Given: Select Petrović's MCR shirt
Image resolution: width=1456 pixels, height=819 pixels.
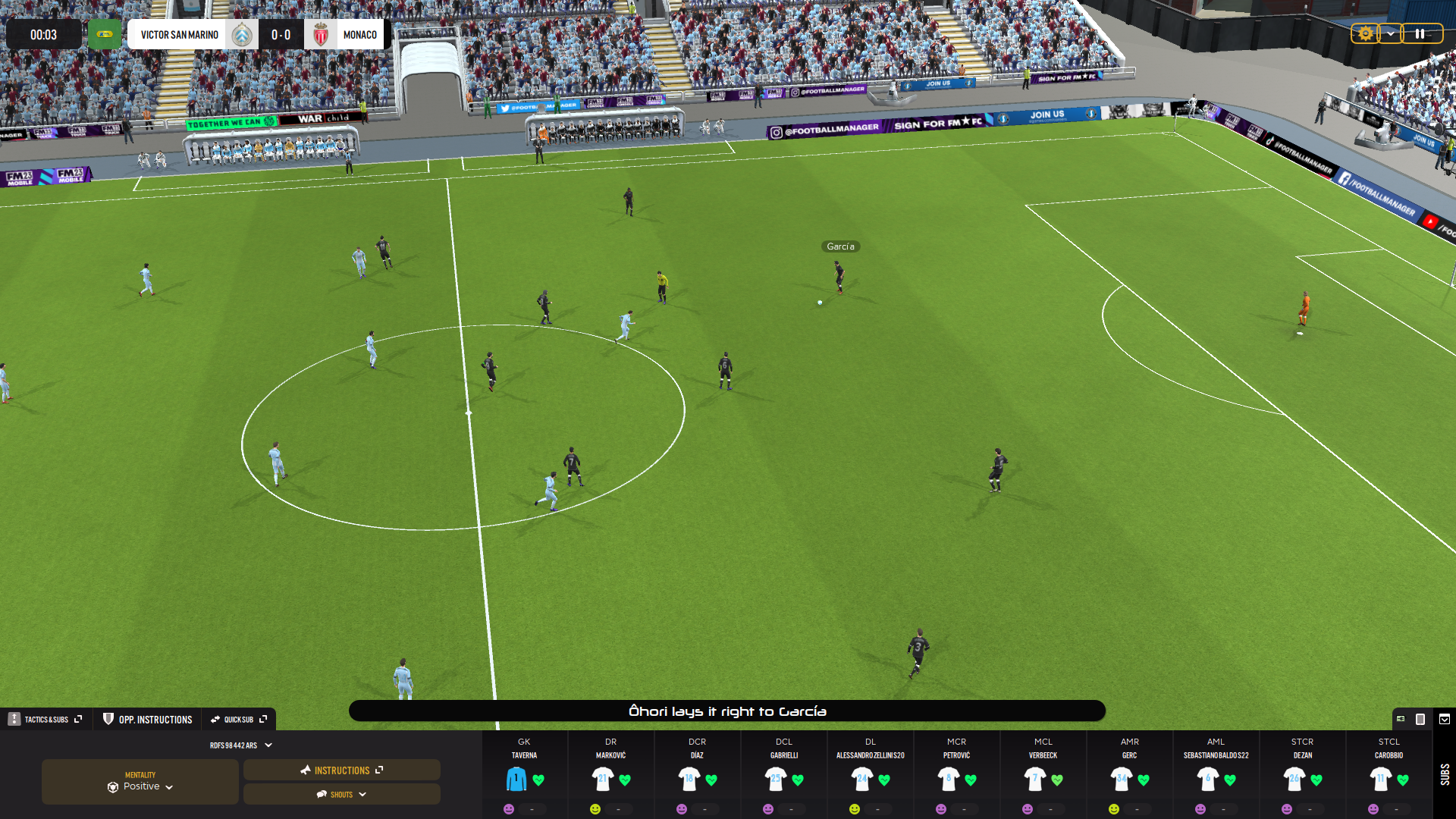Looking at the screenshot, I should click(949, 779).
